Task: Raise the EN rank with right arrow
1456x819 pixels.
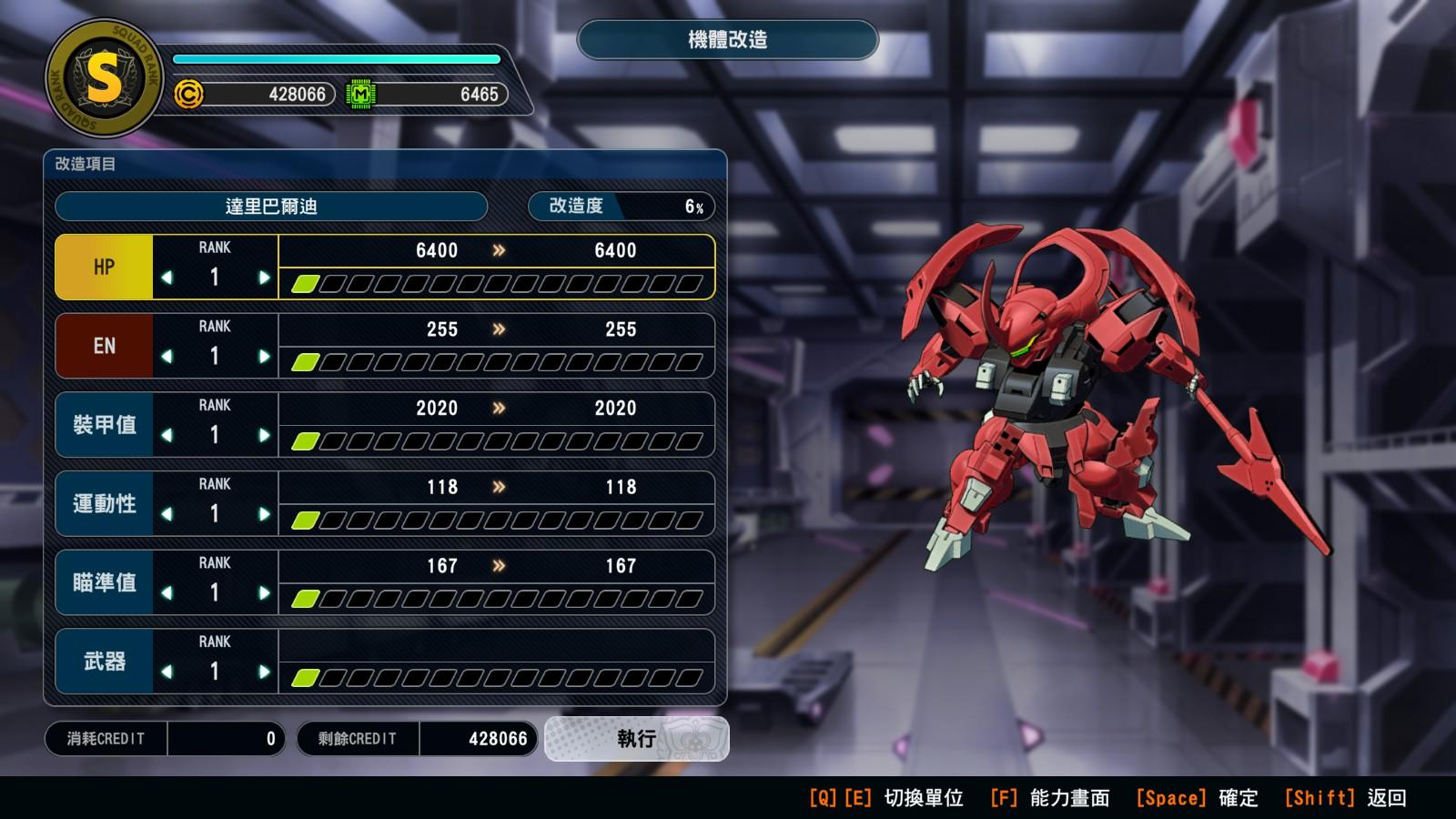Action: (x=264, y=357)
